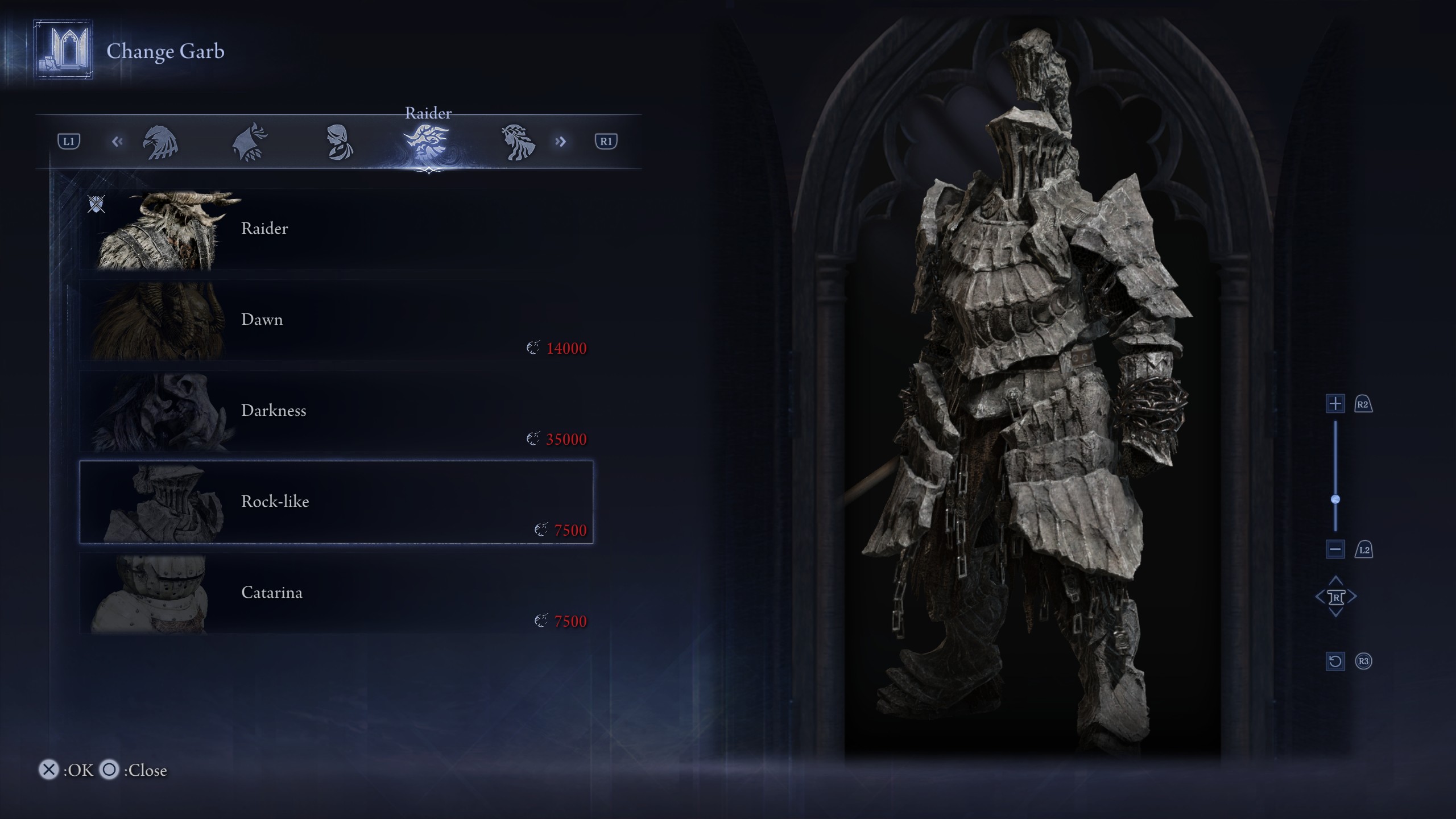Switch to the hooded face character tab
Viewport: 1456px width, 819px height.
[x=339, y=142]
